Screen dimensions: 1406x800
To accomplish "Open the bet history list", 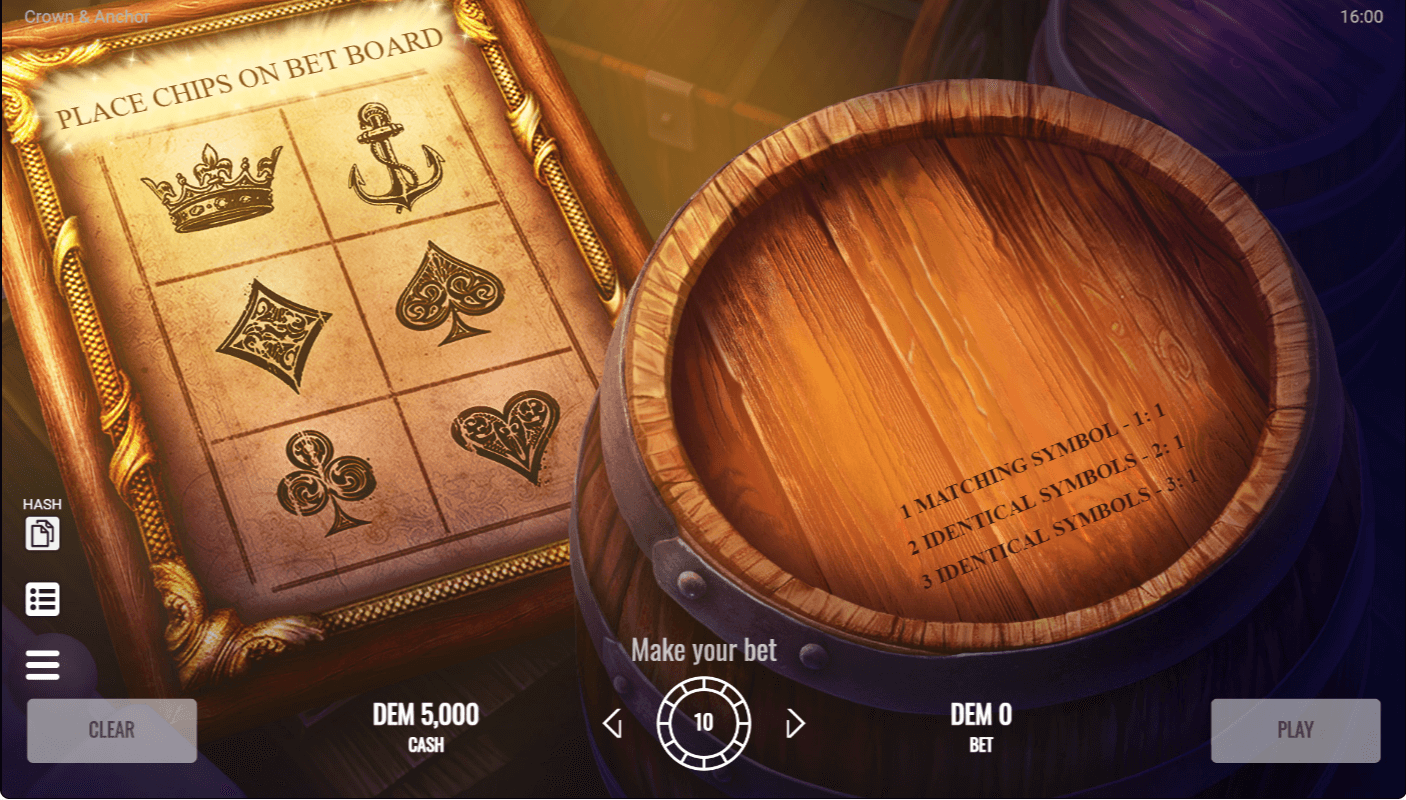I will point(42,599).
